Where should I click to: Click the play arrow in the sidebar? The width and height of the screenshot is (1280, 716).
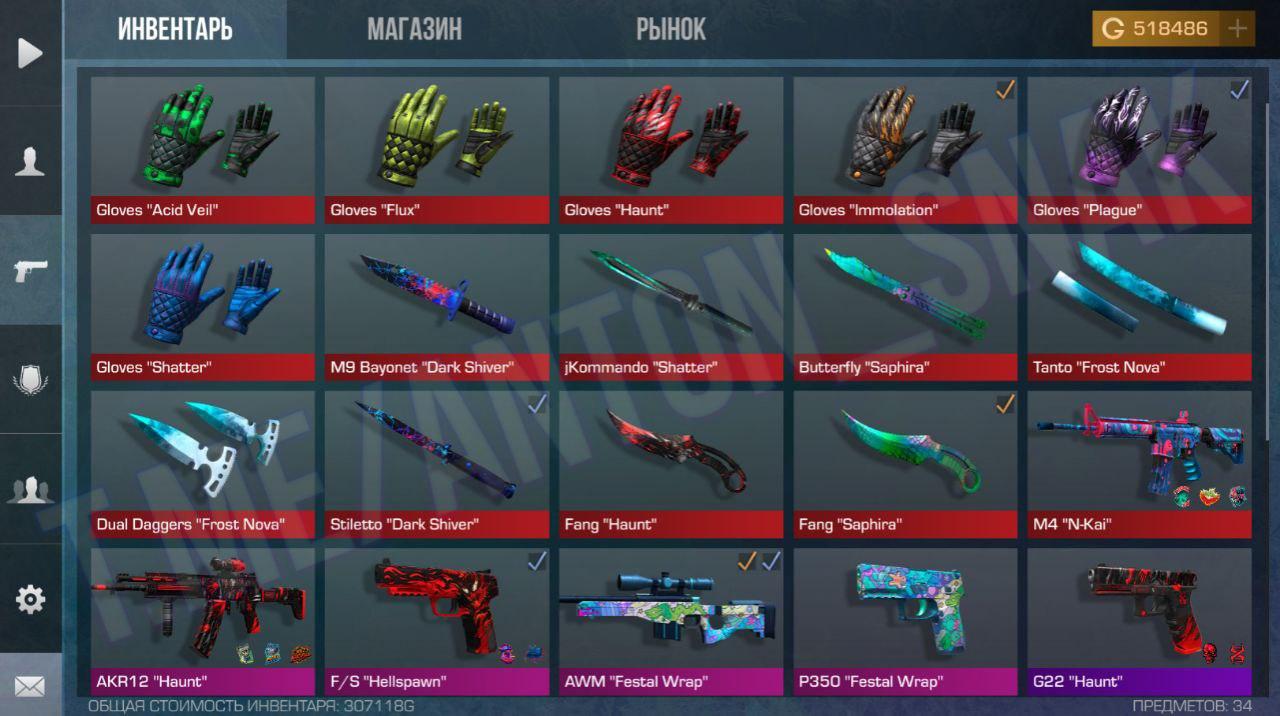pyautogui.click(x=30, y=53)
